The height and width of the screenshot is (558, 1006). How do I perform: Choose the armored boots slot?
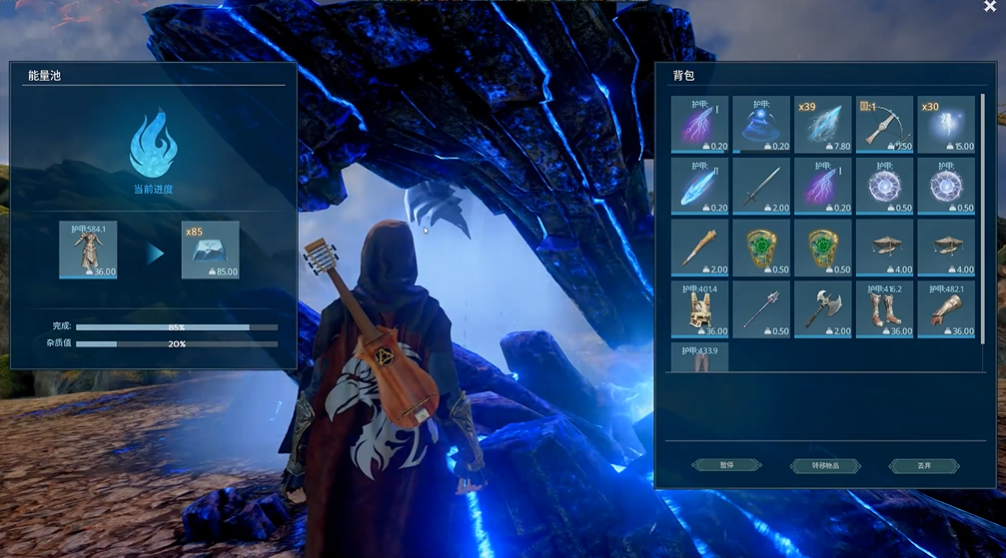click(885, 309)
